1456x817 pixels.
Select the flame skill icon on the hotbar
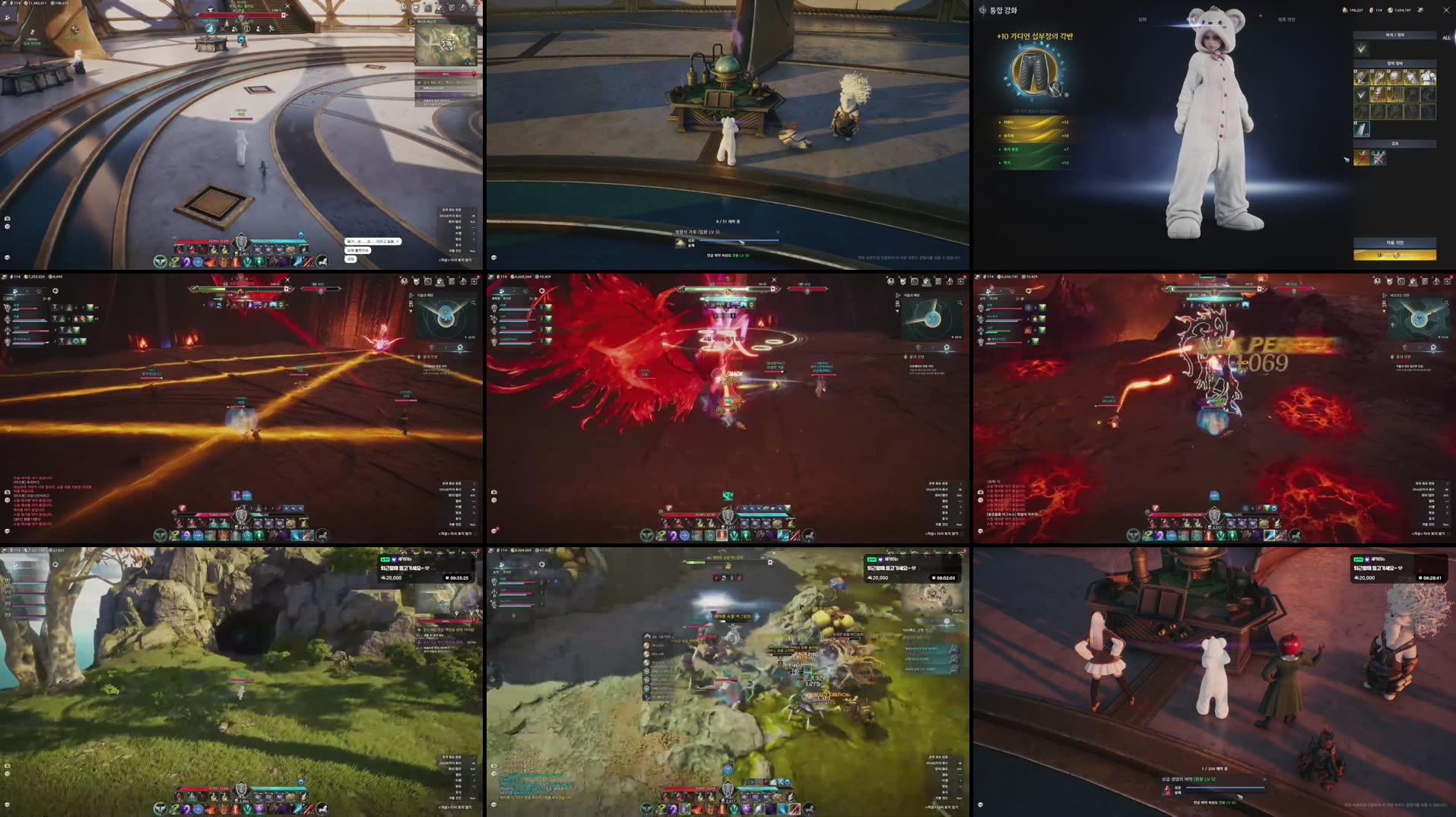211,262
